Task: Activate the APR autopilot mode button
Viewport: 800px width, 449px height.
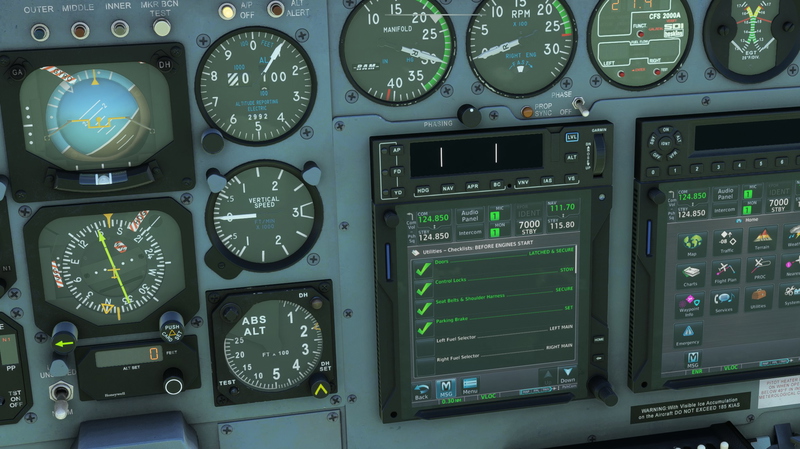Action: pyautogui.click(x=471, y=187)
